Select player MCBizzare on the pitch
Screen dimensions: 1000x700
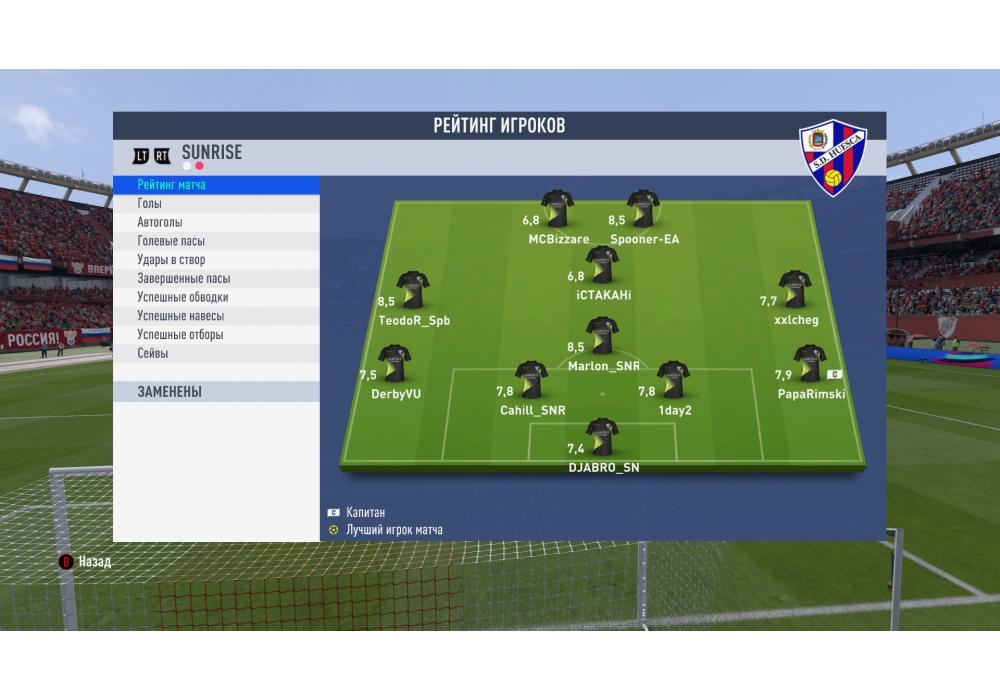pos(557,210)
